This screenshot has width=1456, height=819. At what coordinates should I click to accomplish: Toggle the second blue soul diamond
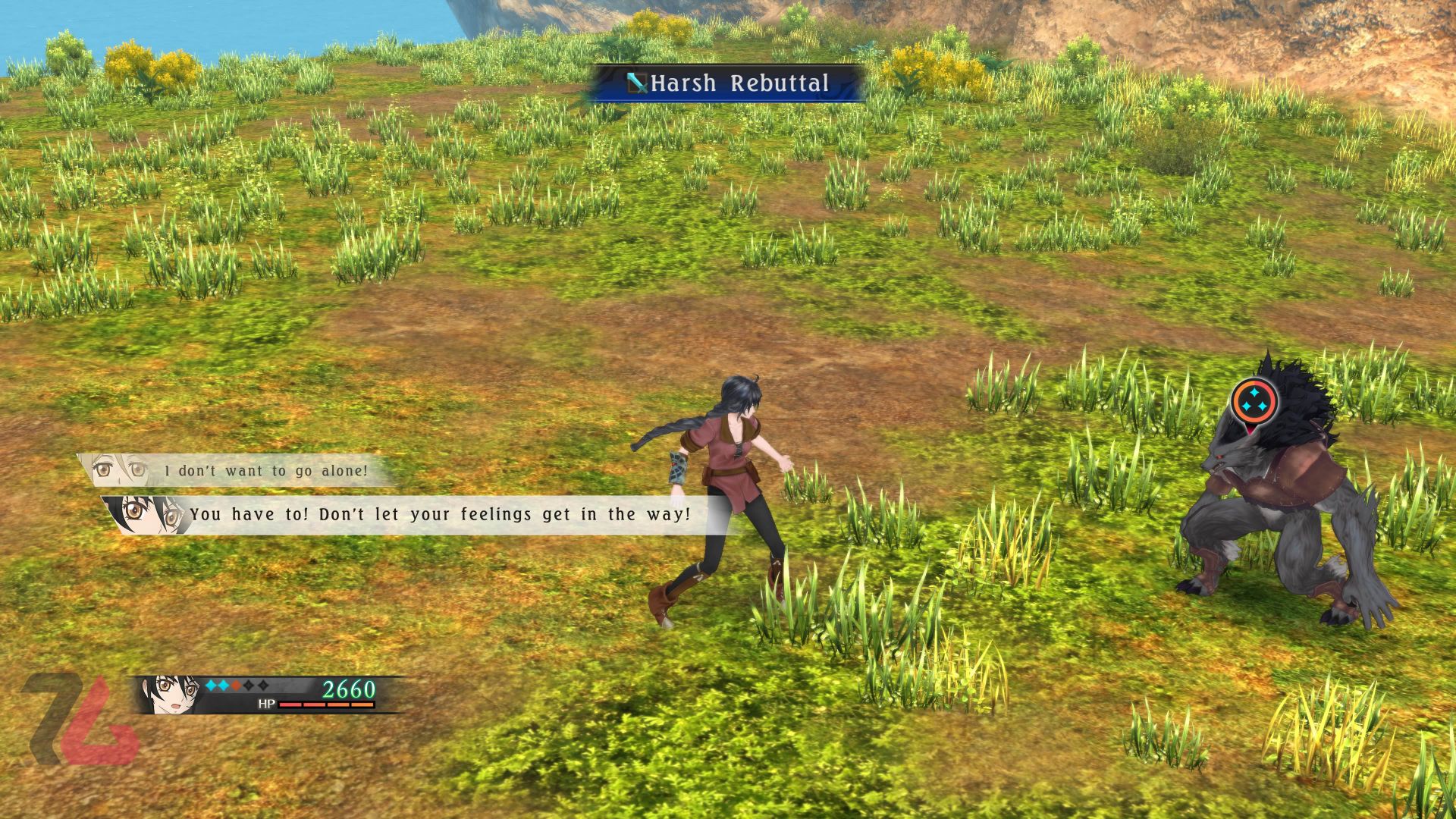coord(223,685)
